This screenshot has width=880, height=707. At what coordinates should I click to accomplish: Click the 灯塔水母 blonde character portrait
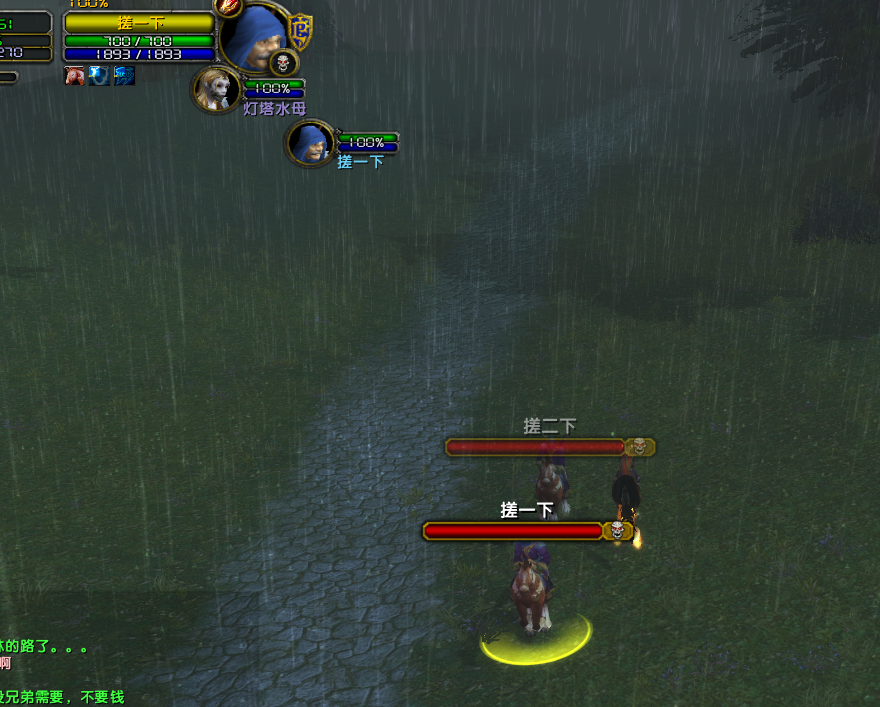pos(216,90)
